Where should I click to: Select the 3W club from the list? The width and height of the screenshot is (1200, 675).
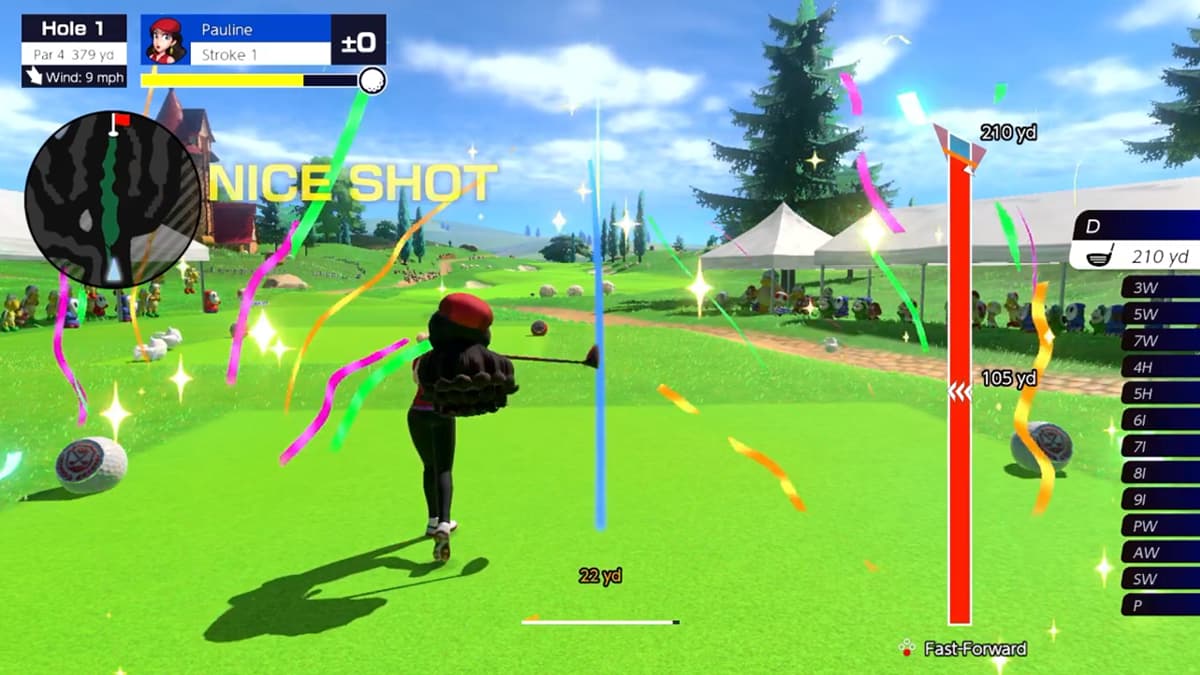[x=1160, y=288]
